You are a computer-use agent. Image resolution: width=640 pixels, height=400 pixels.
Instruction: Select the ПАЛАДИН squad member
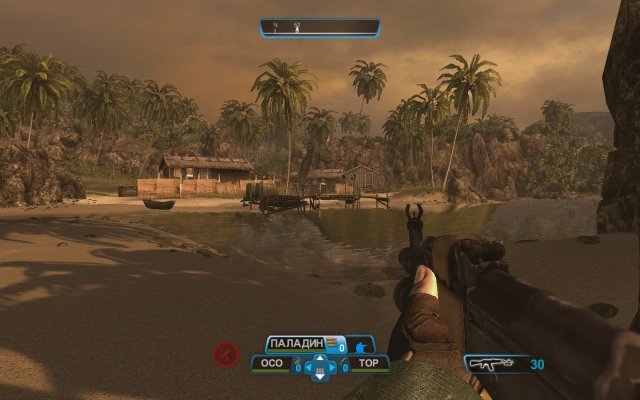[x=297, y=345]
